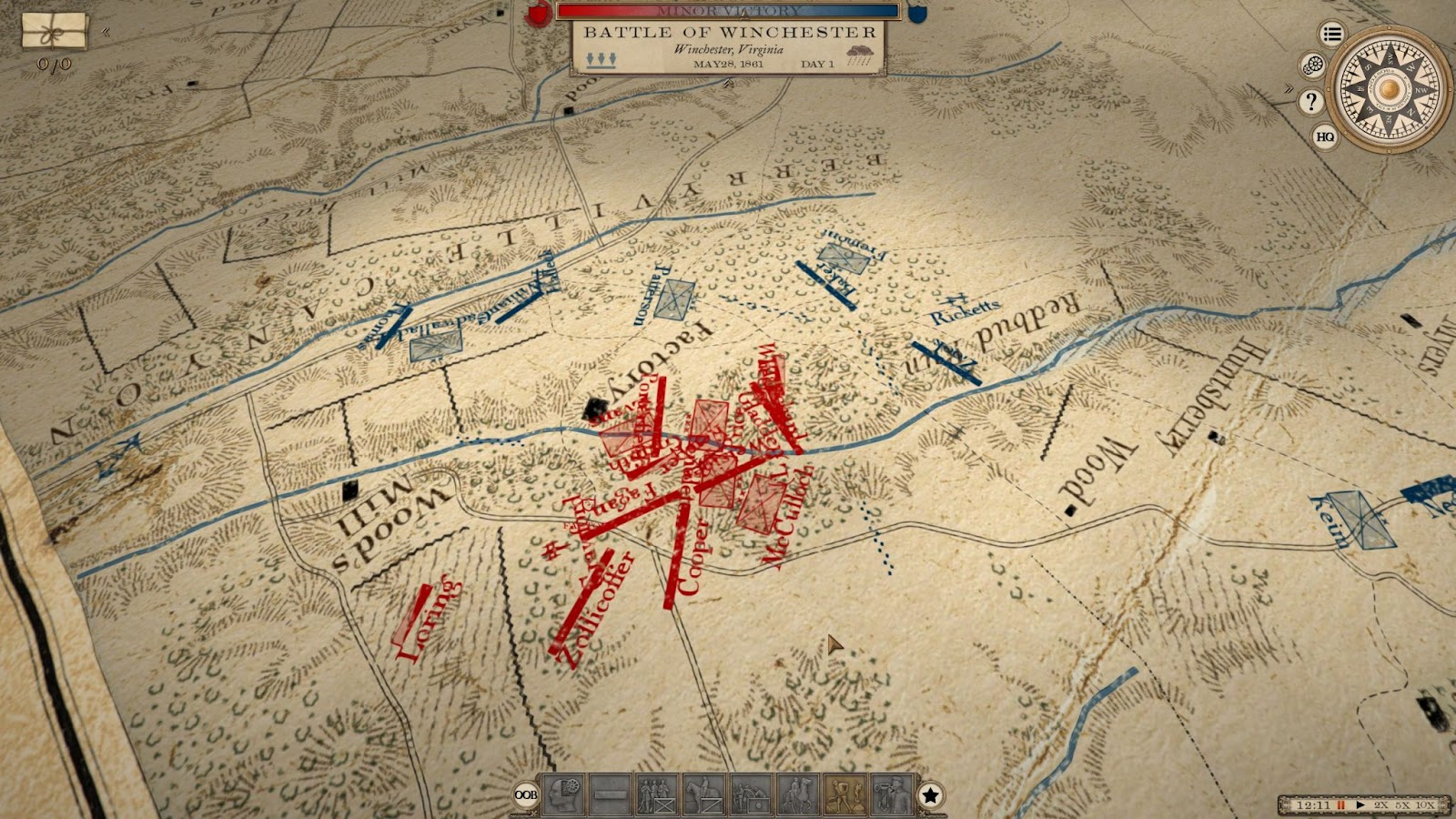Toggle the infantry units toolbar button

tap(656, 794)
